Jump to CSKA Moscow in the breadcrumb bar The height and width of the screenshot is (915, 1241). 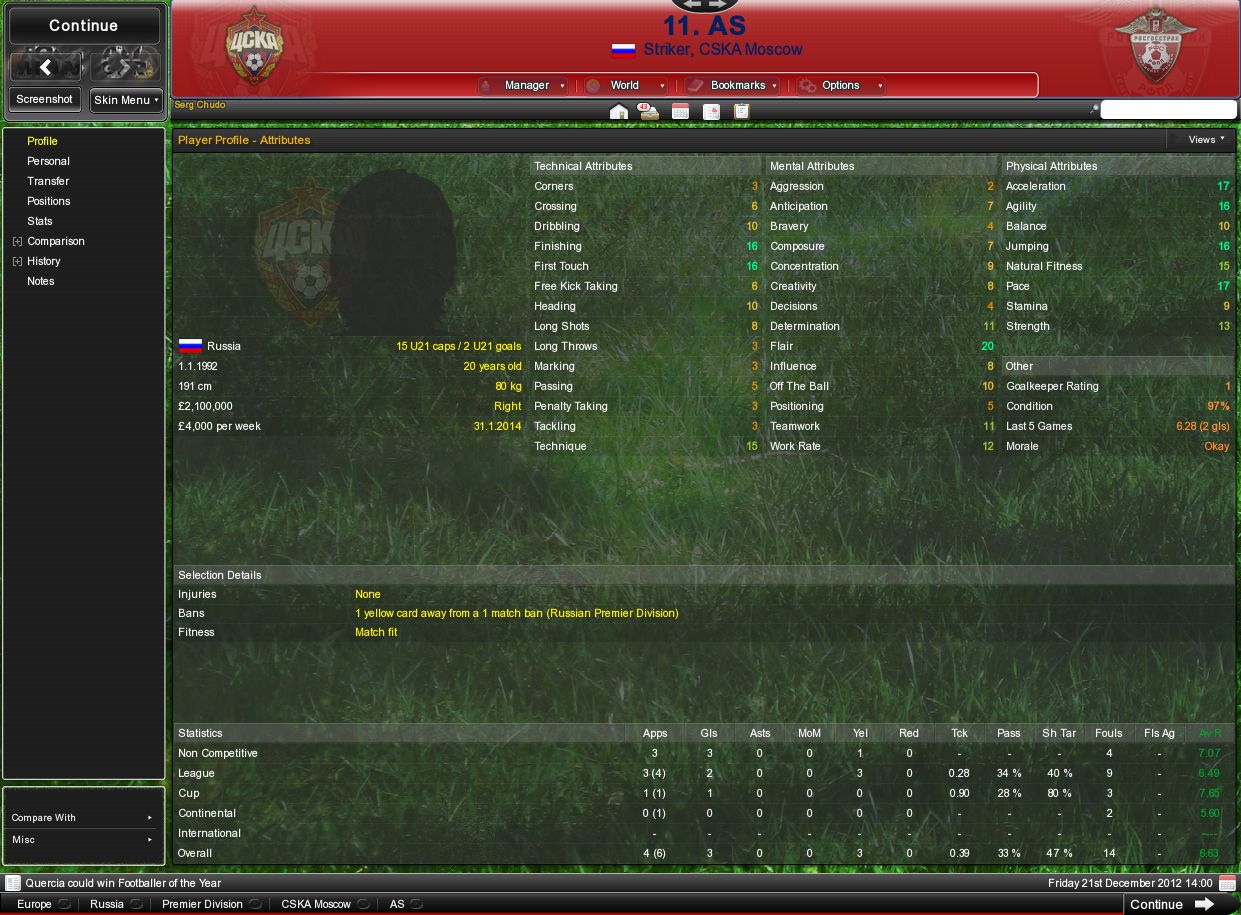pos(316,904)
